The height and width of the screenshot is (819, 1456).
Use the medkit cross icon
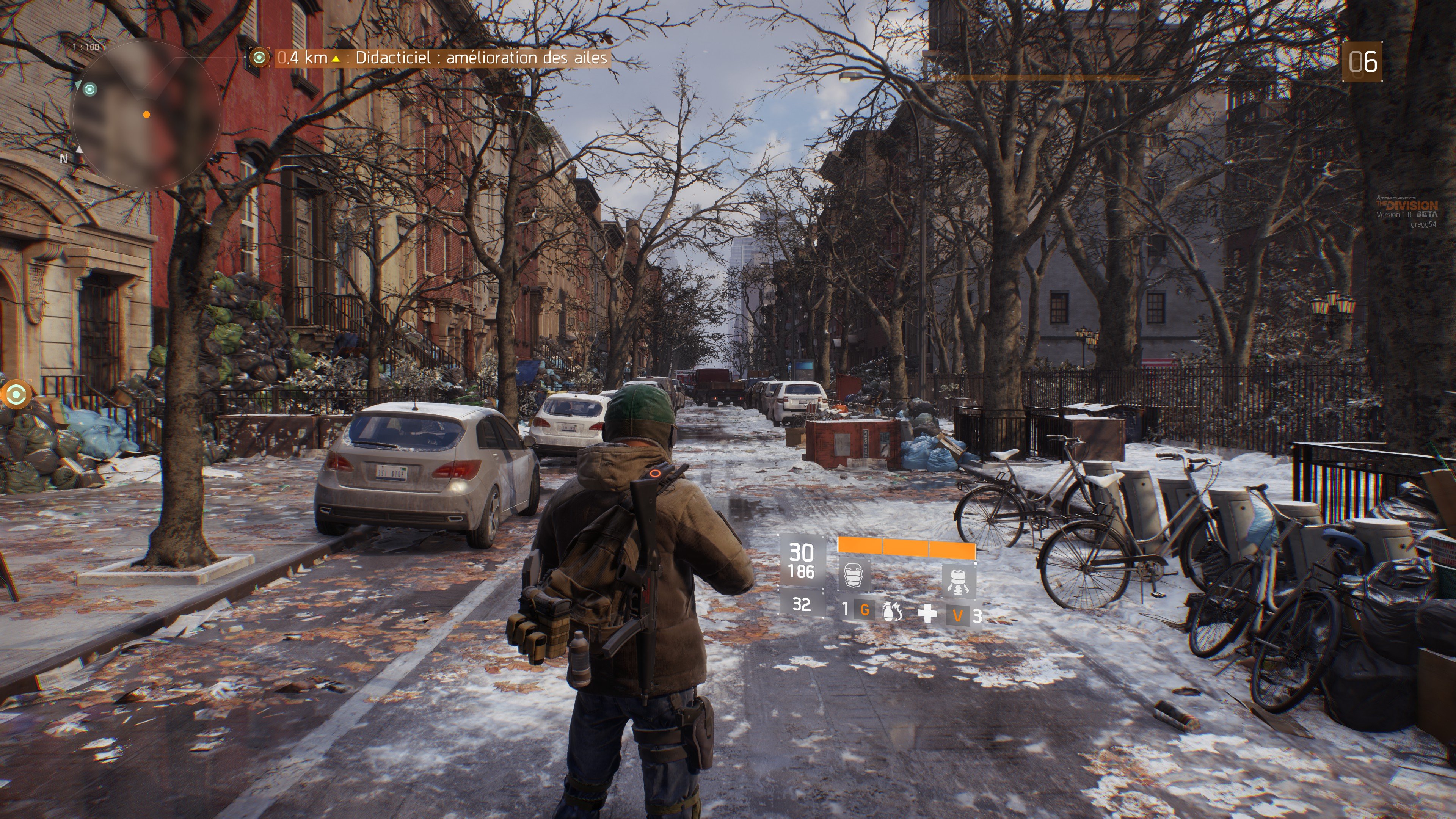coord(927,613)
